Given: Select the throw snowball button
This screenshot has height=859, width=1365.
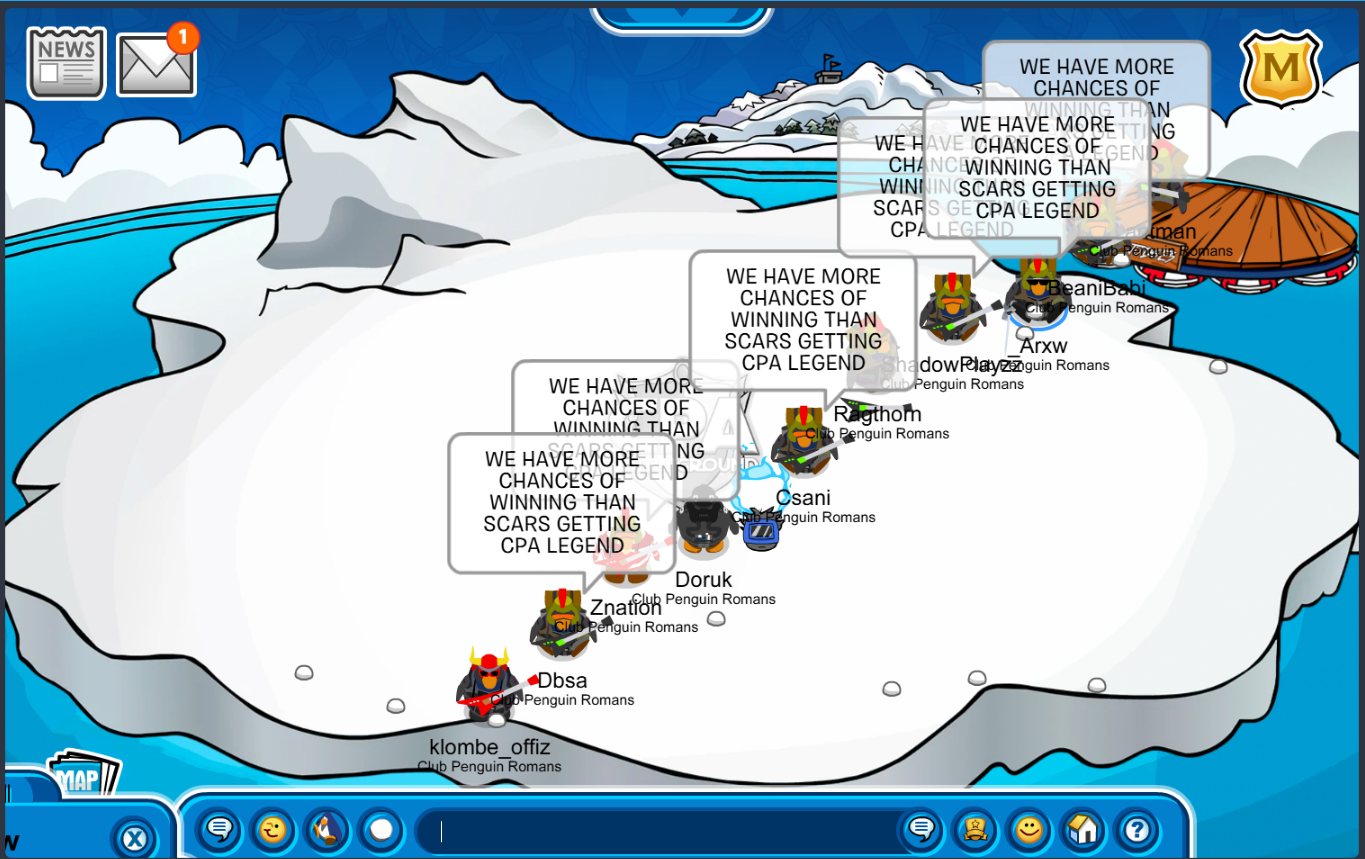Looking at the screenshot, I should point(380,829).
